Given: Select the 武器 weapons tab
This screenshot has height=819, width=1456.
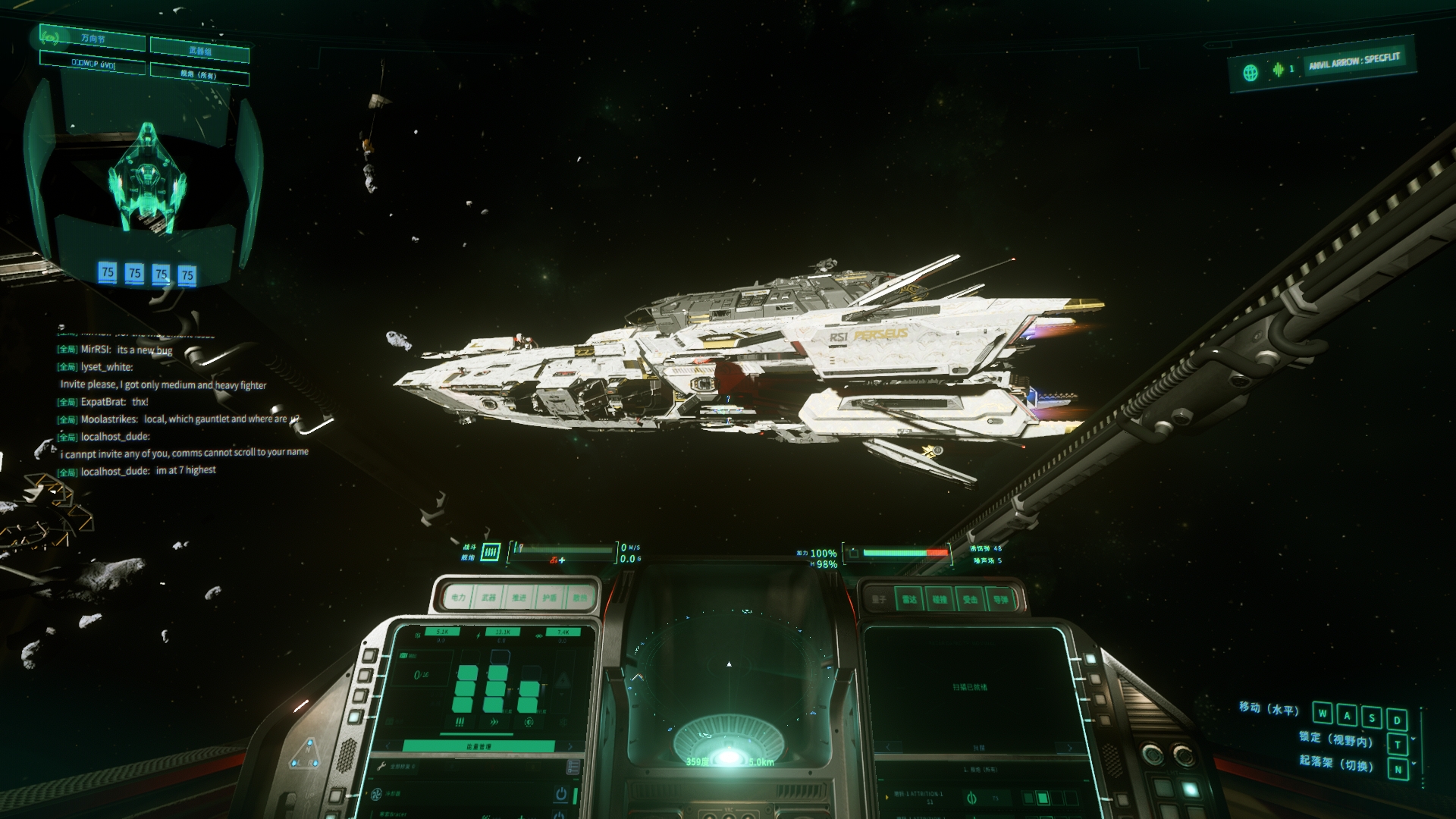Looking at the screenshot, I should click(x=488, y=598).
